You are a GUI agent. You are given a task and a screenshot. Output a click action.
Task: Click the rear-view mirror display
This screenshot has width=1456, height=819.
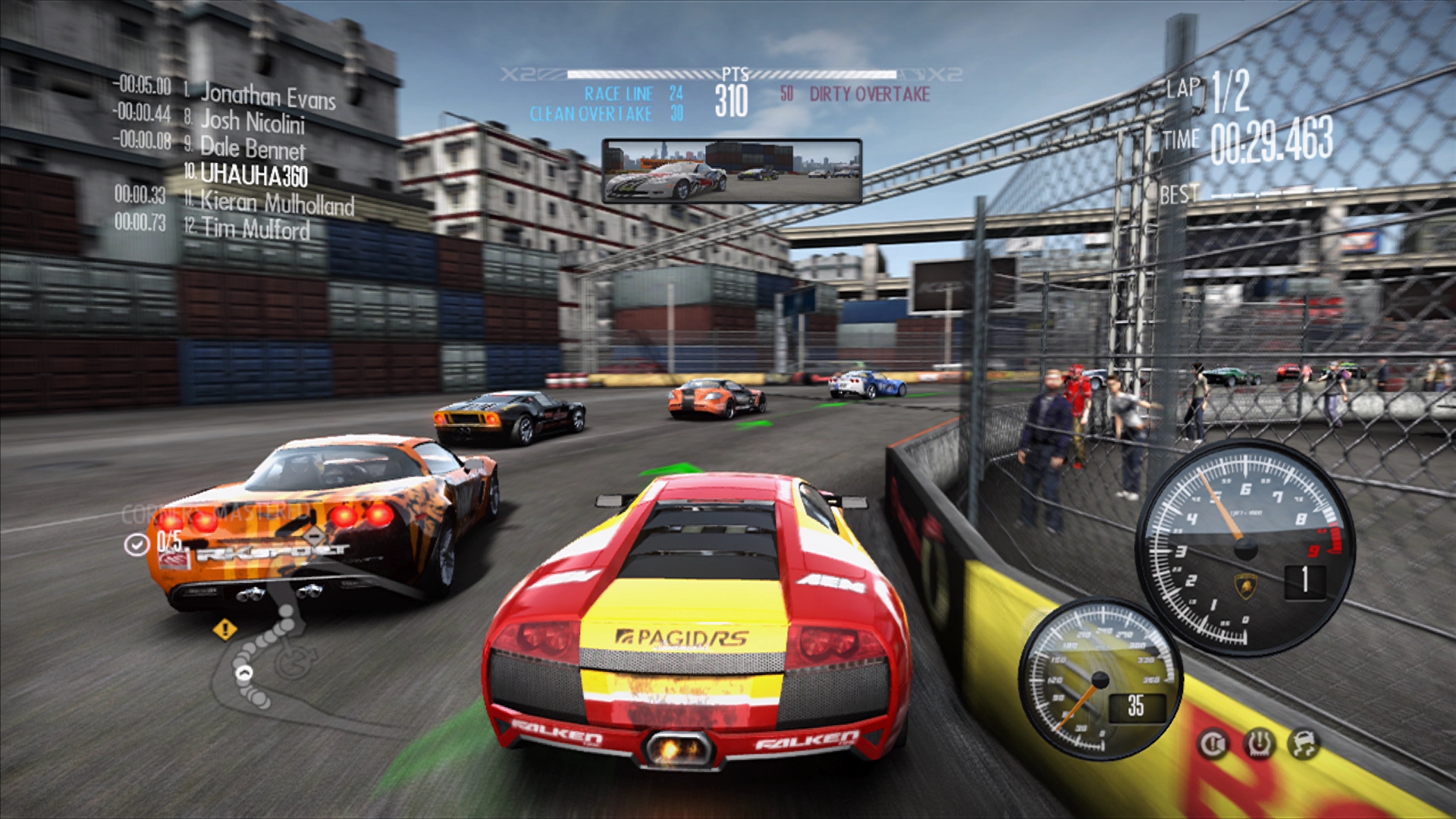[731, 171]
